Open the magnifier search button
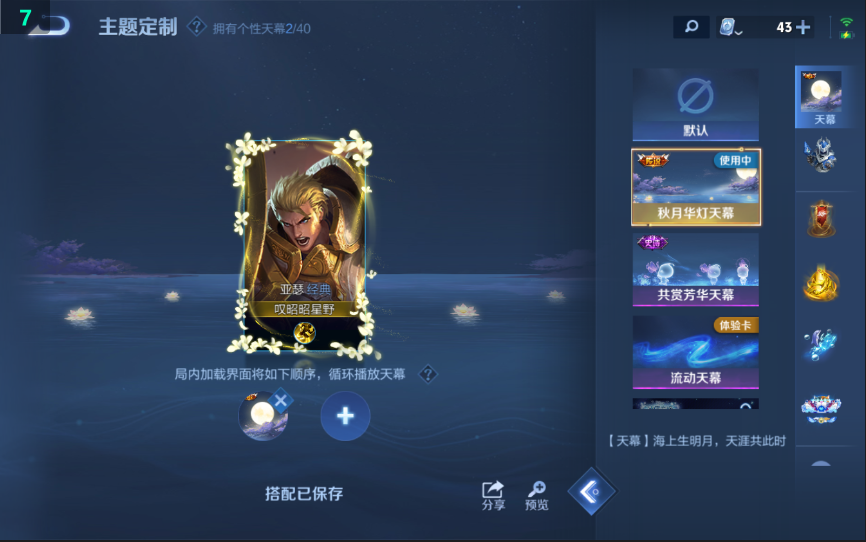866x542 pixels. 691,27
